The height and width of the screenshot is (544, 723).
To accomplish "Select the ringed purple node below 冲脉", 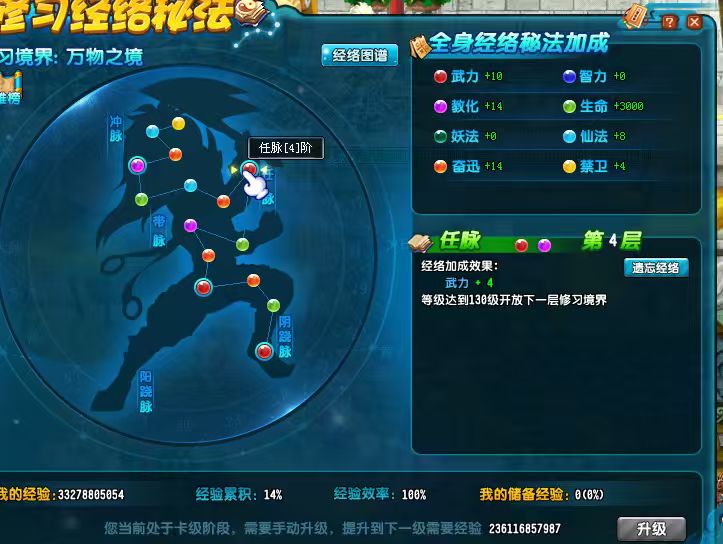I will pos(138,165).
